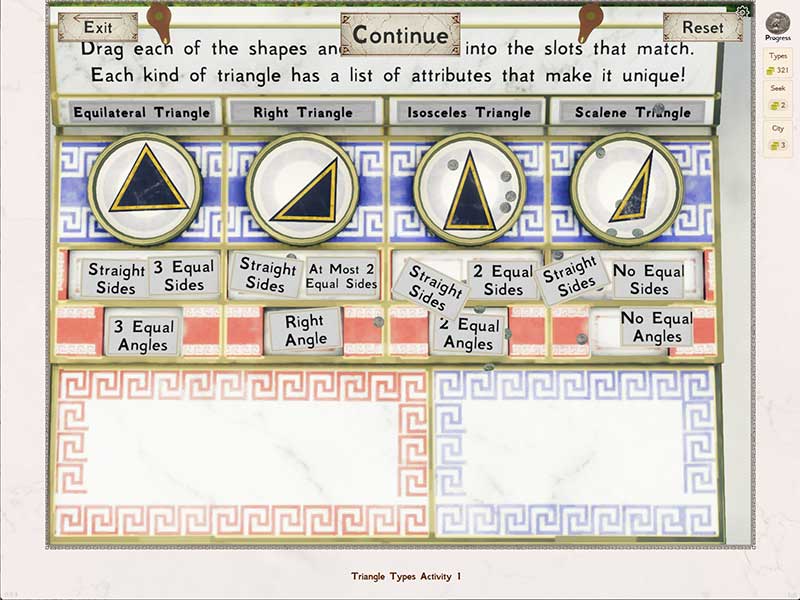Open settings with the gear icon

pos(742,12)
